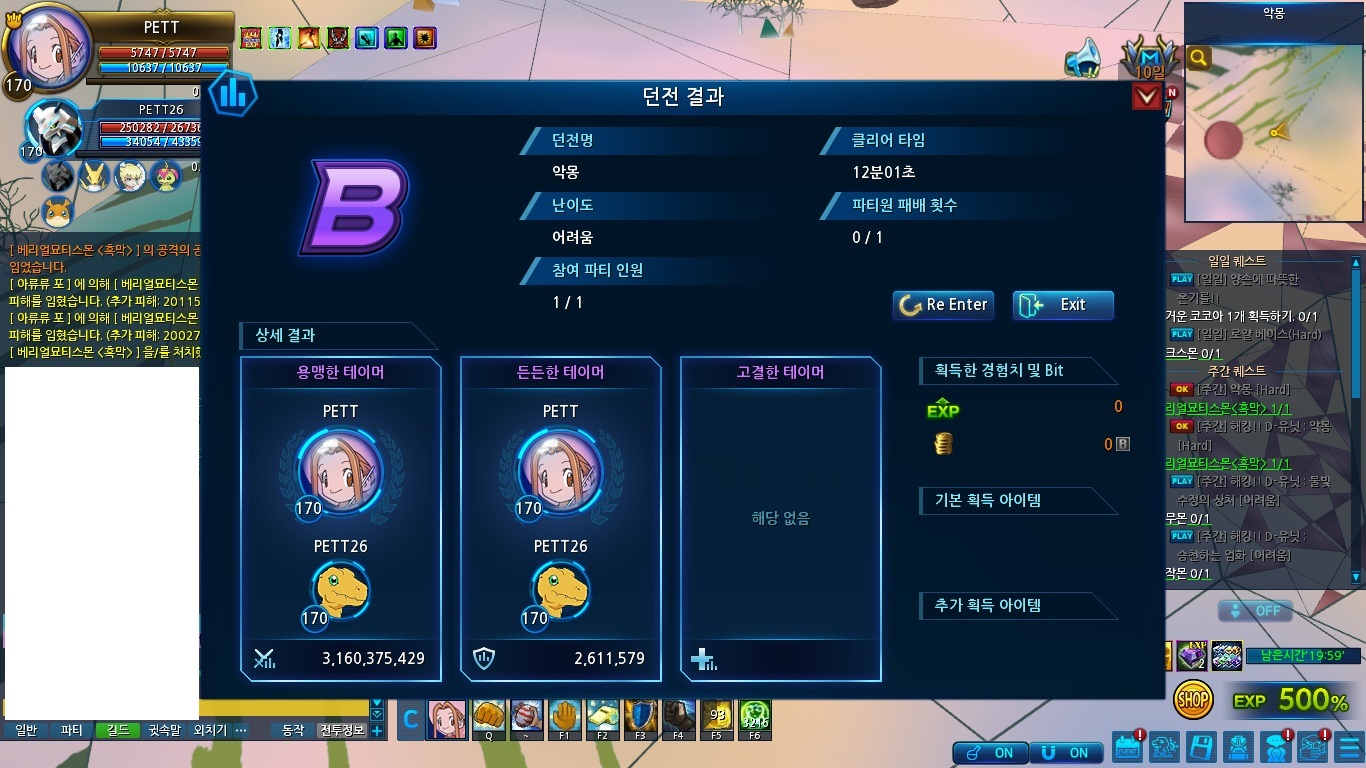The image size is (1366, 768).
Task: Activate the blue shield skill on F3
Action: [640, 719]
